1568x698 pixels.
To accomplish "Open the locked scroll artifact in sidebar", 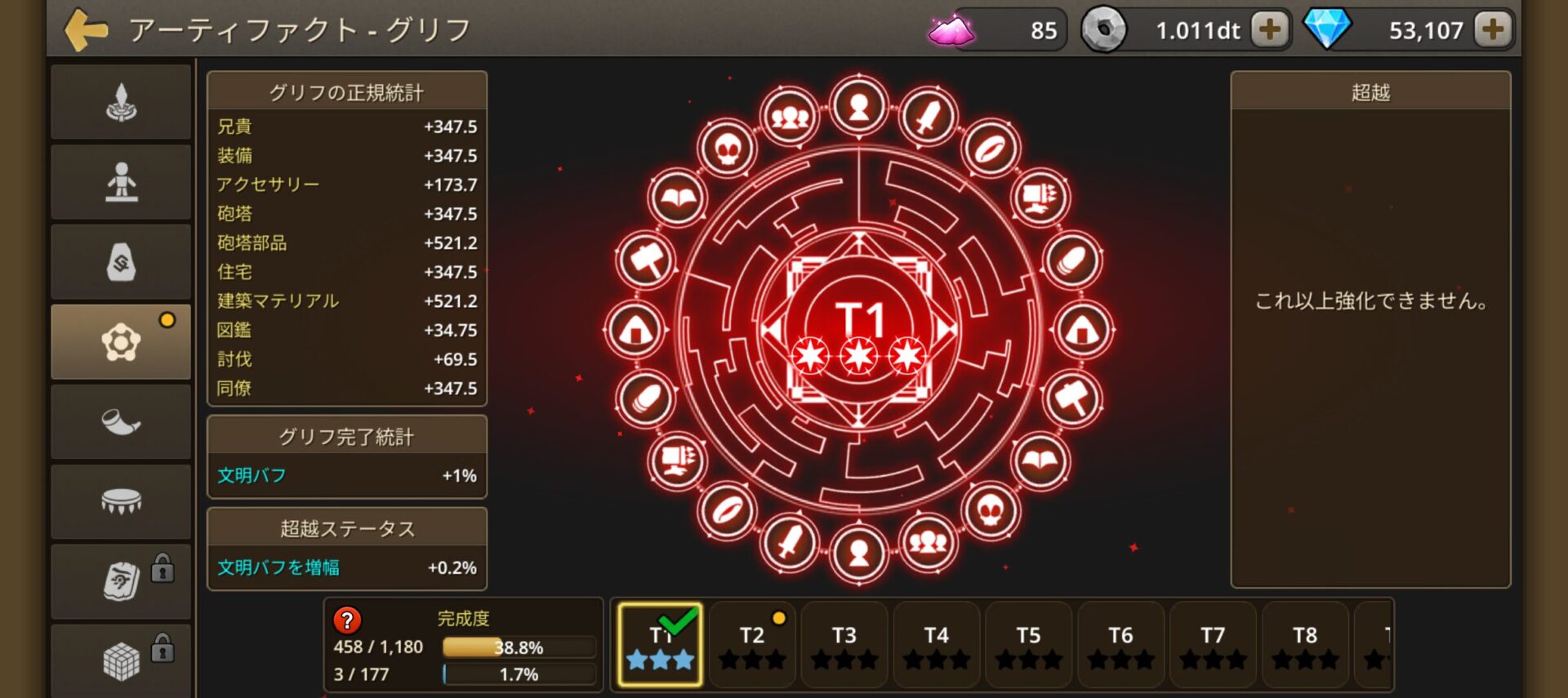I will 121,581.
